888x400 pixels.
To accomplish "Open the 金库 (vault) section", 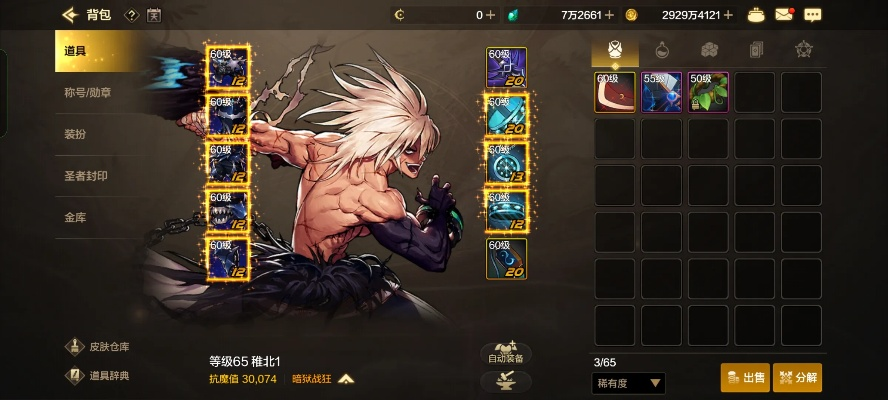I will tap(76, 217).
